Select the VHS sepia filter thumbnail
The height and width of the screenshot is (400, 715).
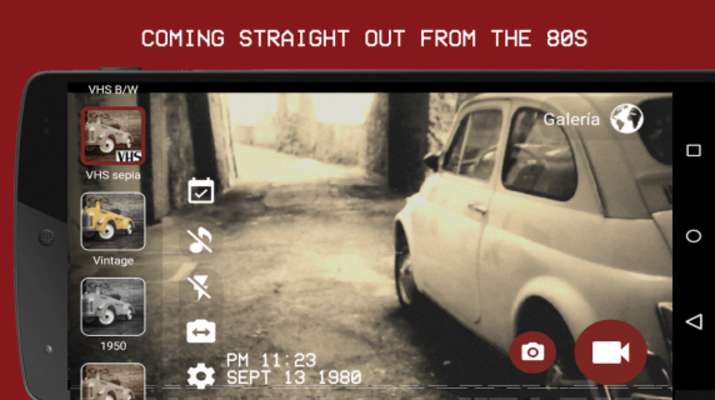(x=113, y=136)
